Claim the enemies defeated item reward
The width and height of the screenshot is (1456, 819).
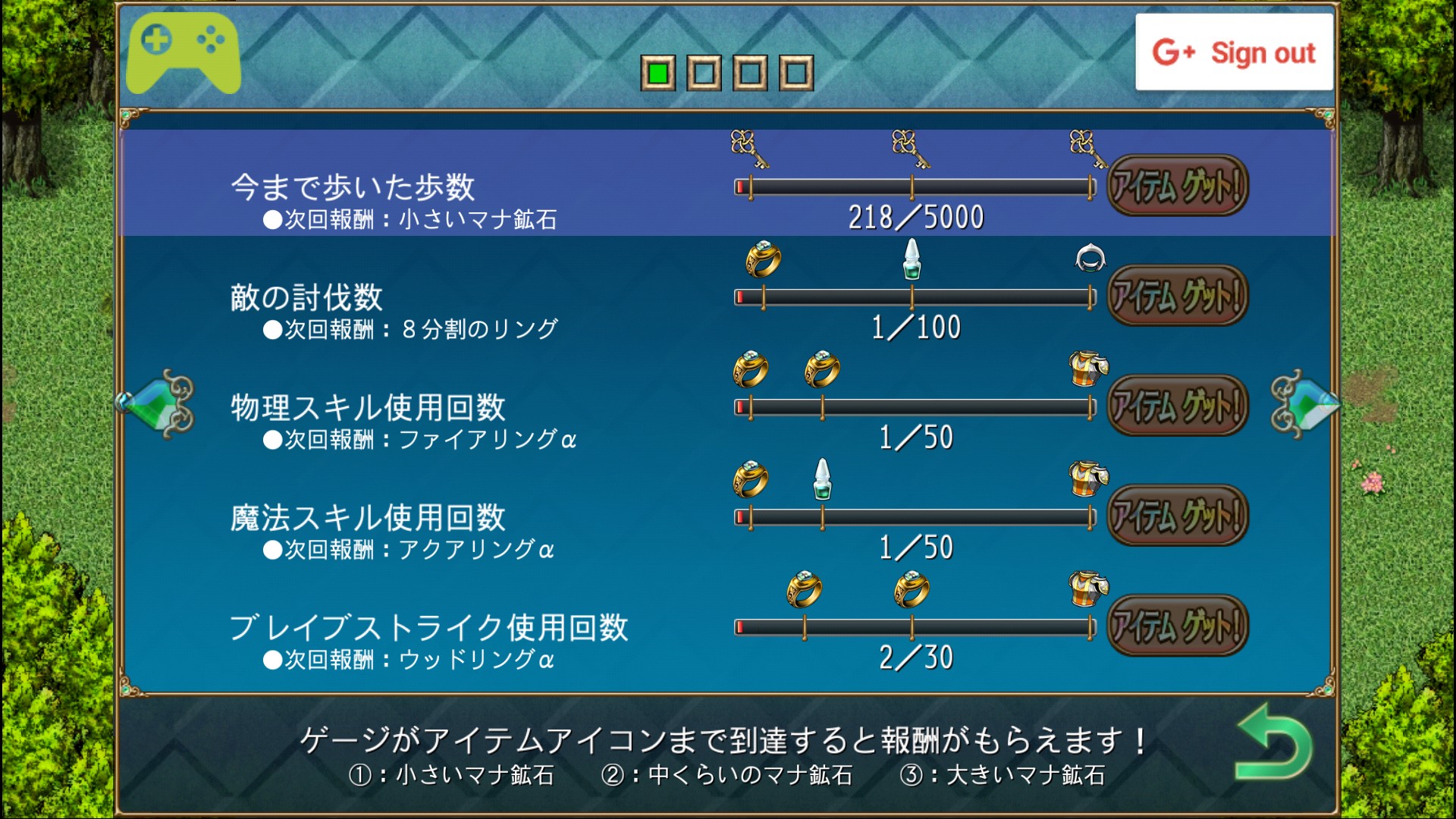1177,296
